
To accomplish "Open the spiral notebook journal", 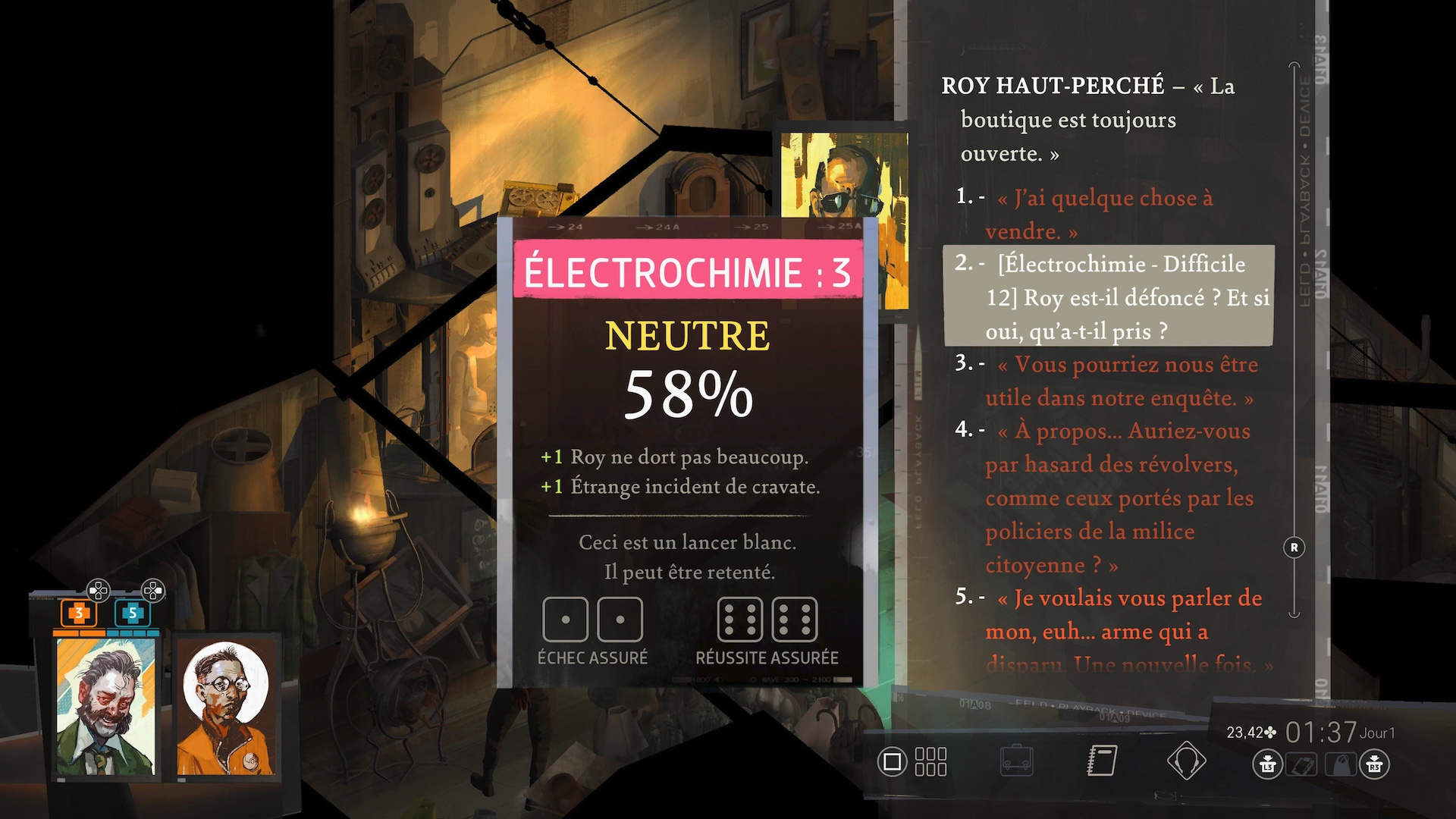I will (x=1102, y=761).
